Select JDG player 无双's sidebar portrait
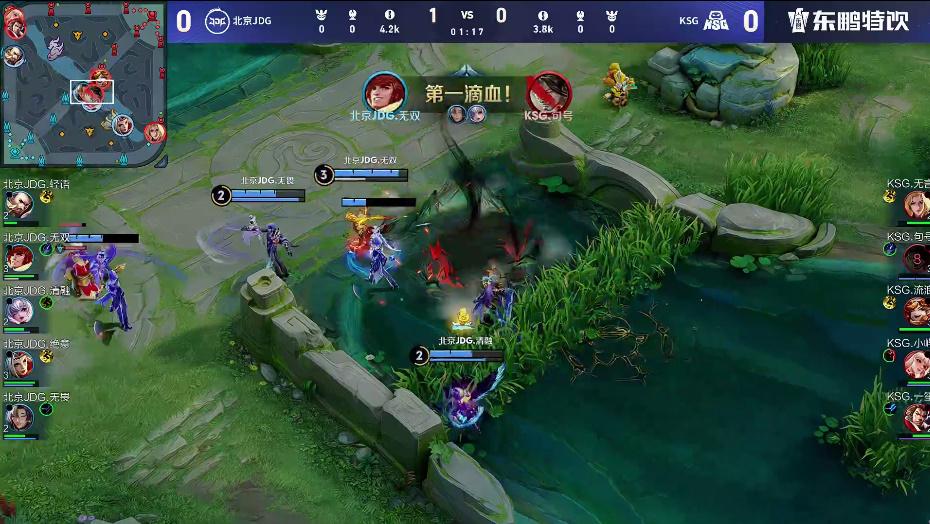 click(x=18, y=258)
